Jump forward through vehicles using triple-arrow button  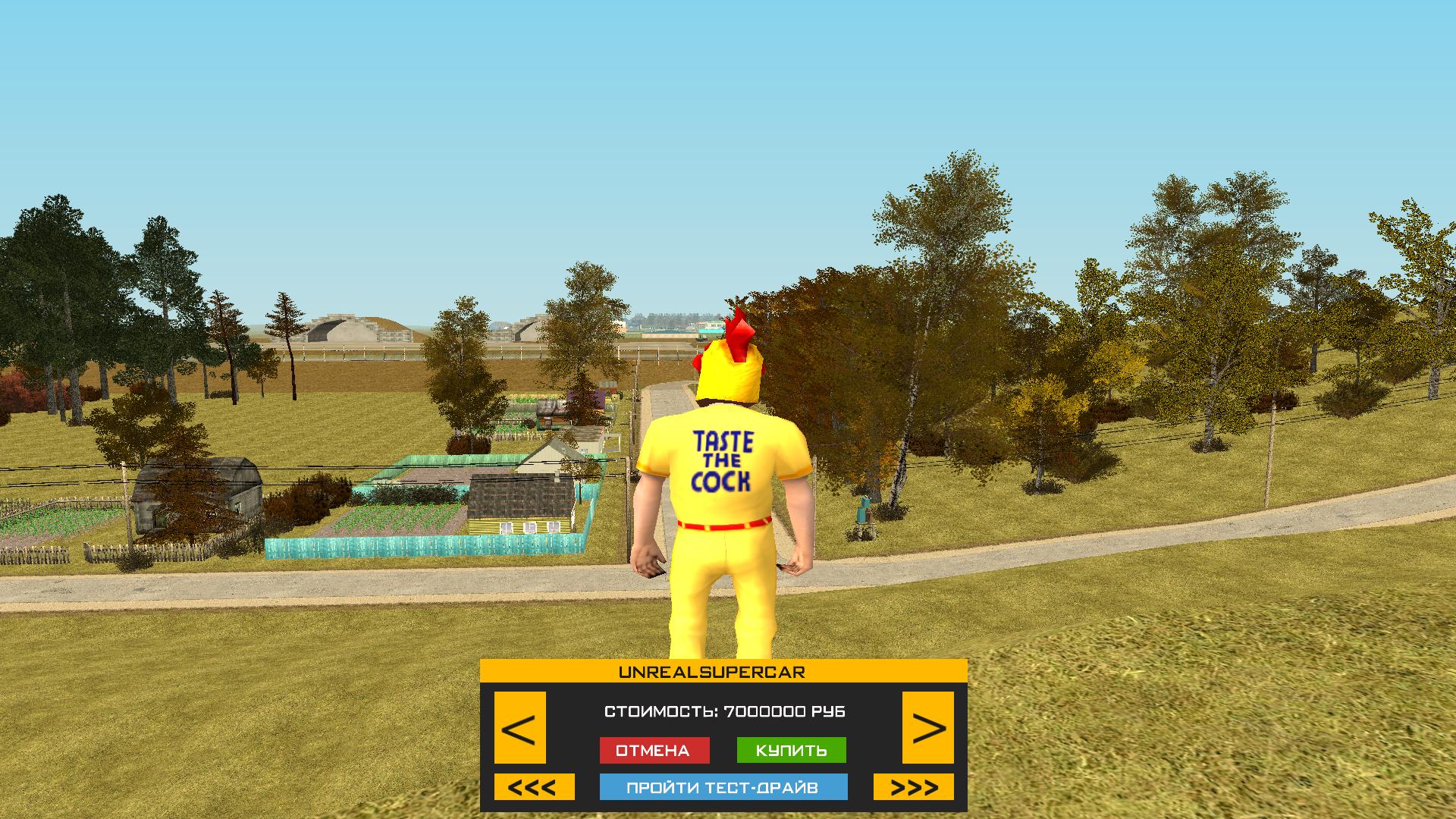pyautogui.click(x=916, y=788)
